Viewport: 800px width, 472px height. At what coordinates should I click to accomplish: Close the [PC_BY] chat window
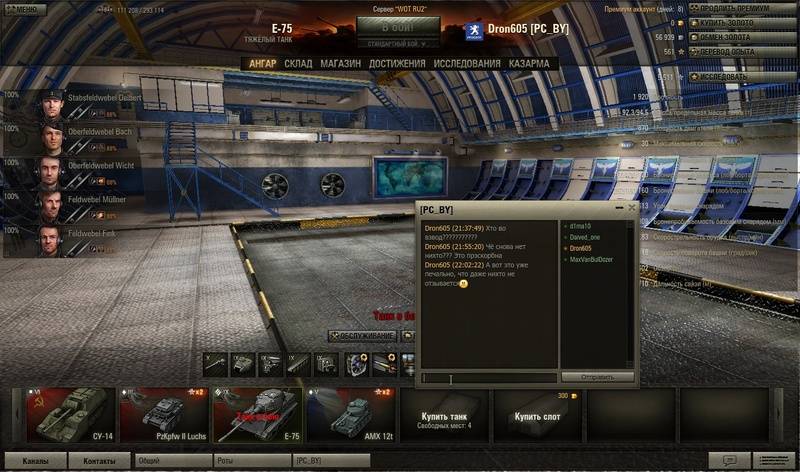pyautogui.click(x=631, y=208)
